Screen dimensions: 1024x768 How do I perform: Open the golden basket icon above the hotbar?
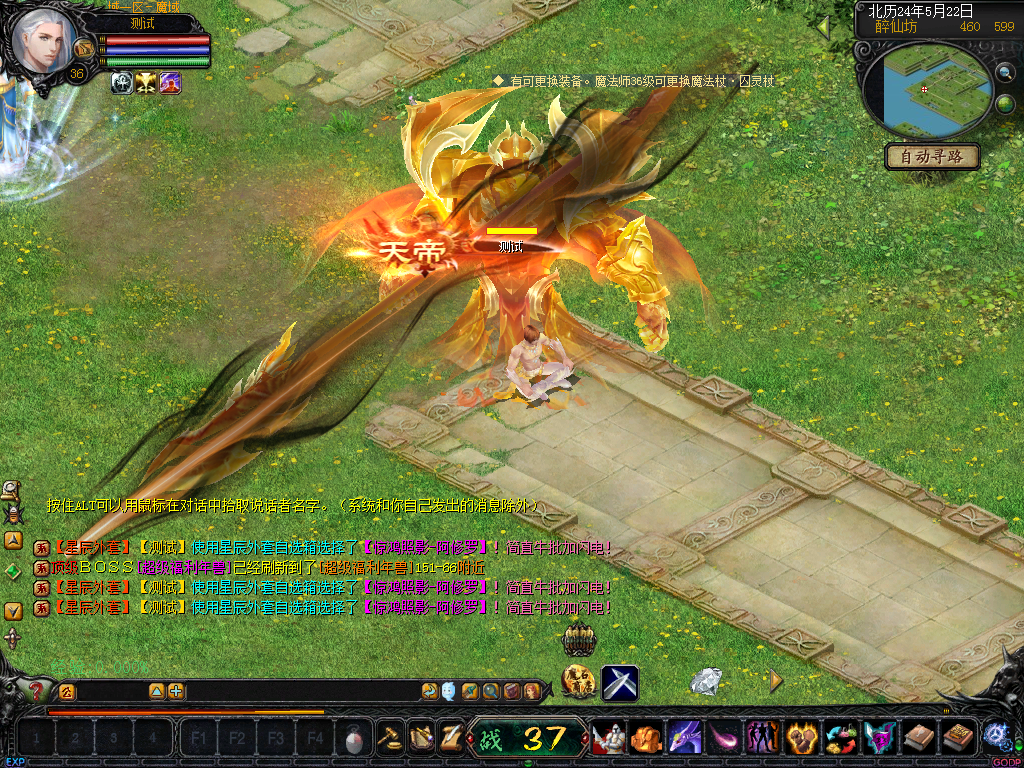[x=579, y=639]
